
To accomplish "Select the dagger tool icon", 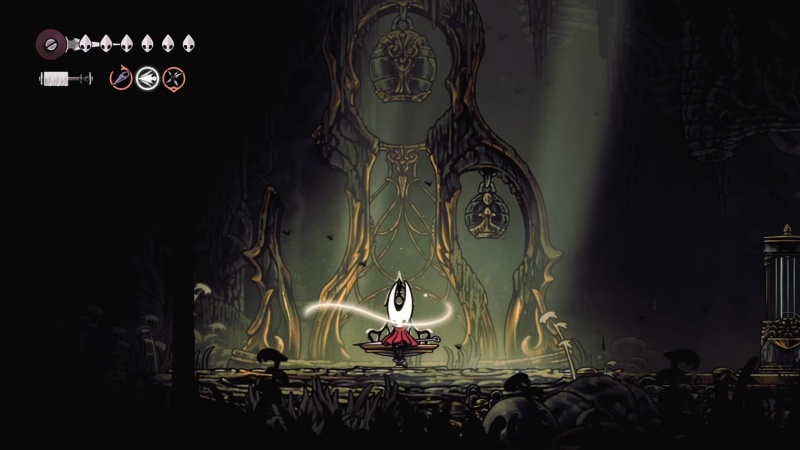I will click(121, 77).
